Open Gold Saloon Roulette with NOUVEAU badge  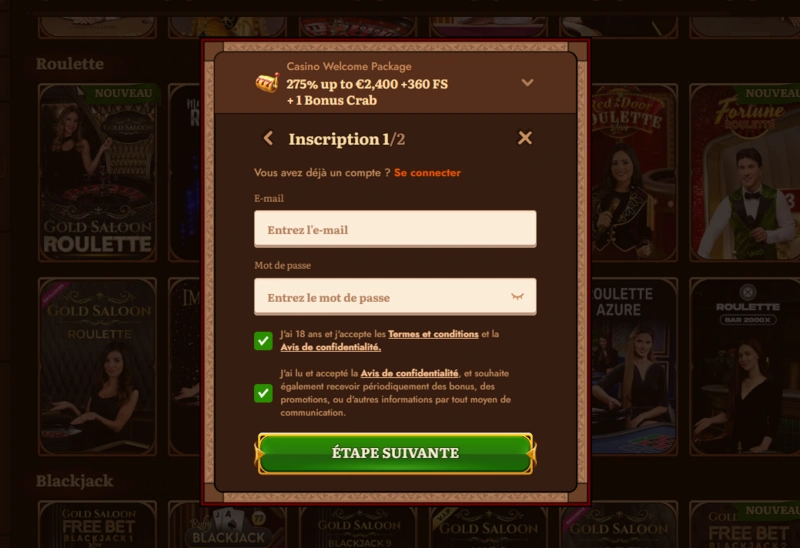[97, 170]
